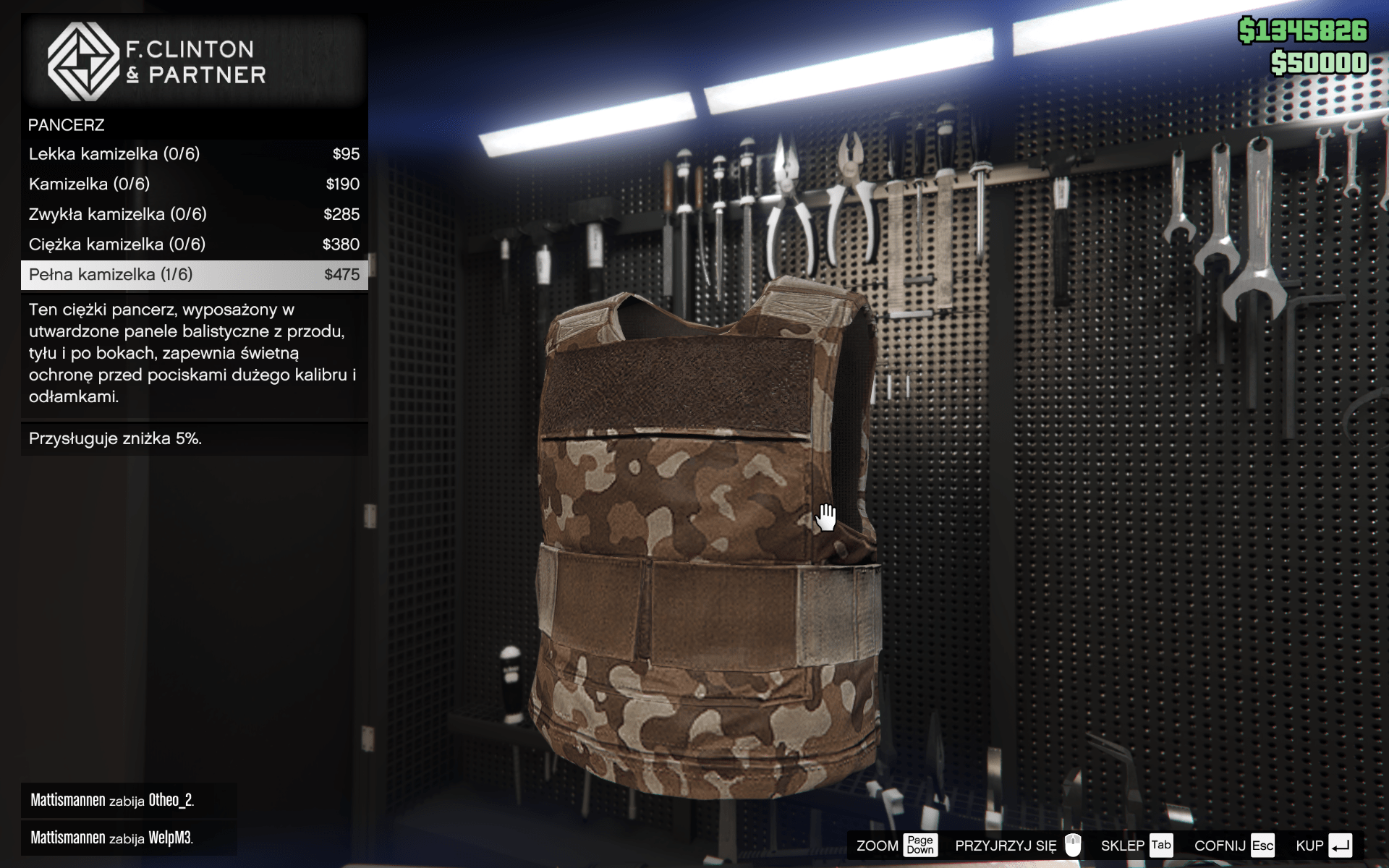Click the Page Down ZOOM key icon
Viewport: 1389px width, 868px height.
click(920, 845)
